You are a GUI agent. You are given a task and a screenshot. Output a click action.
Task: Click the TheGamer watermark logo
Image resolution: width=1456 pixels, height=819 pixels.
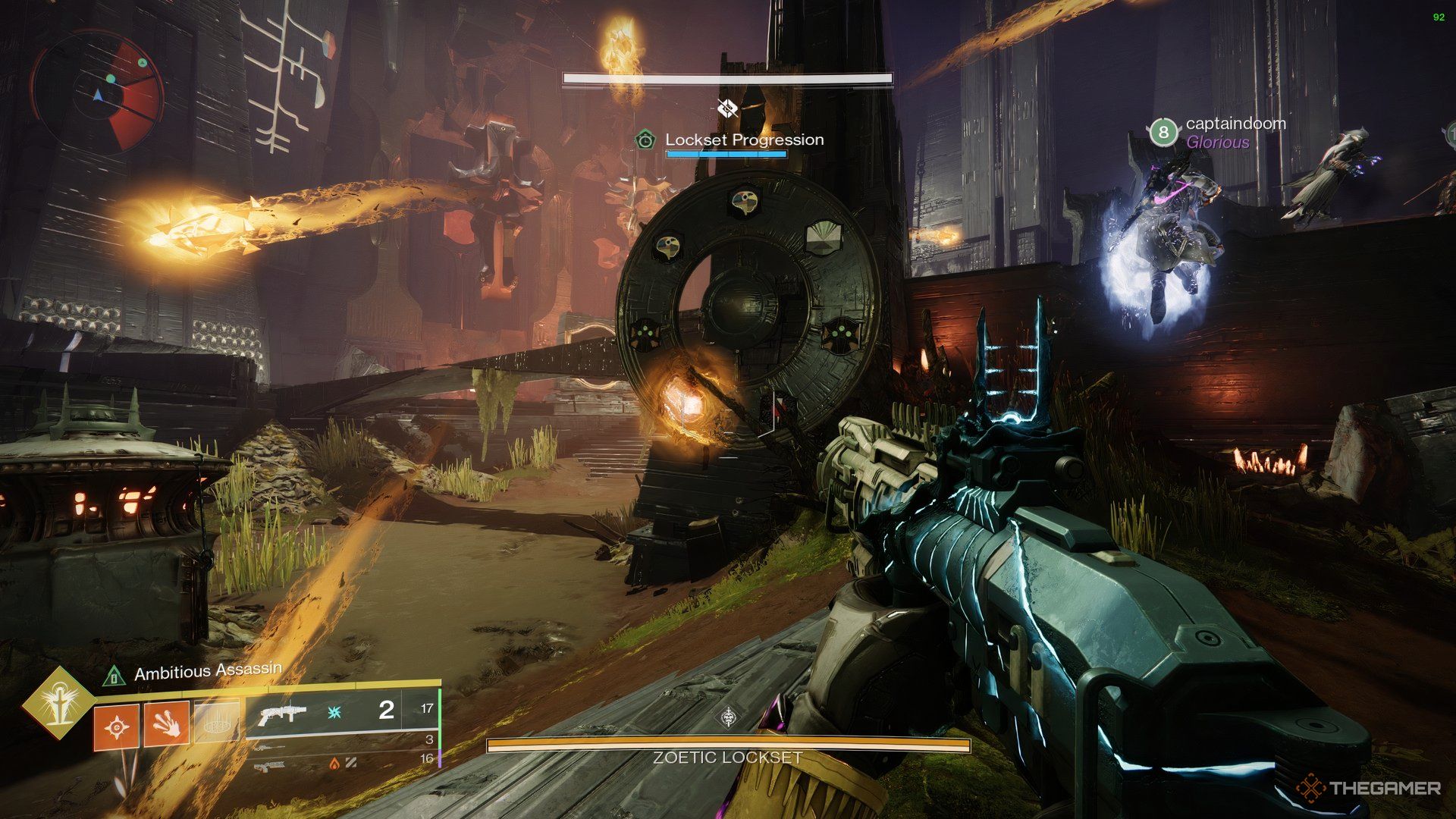click(1369, 788)
